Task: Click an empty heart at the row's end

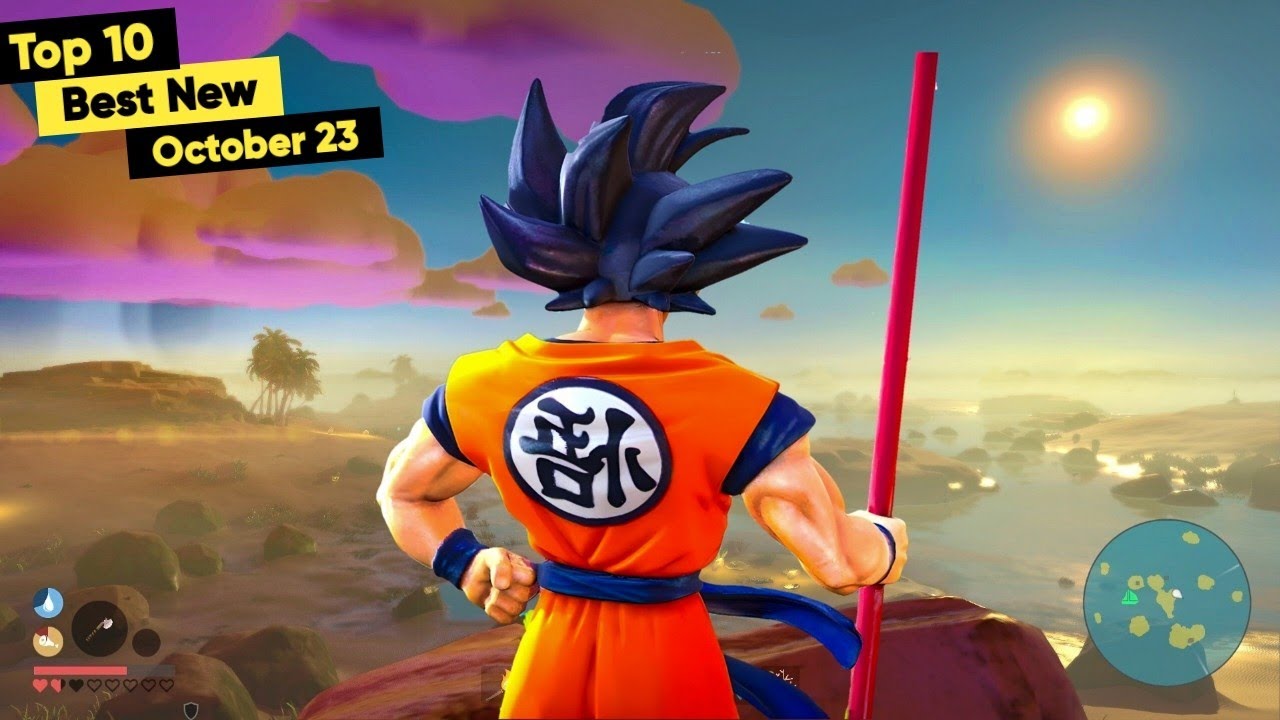Action: (165, 685)
